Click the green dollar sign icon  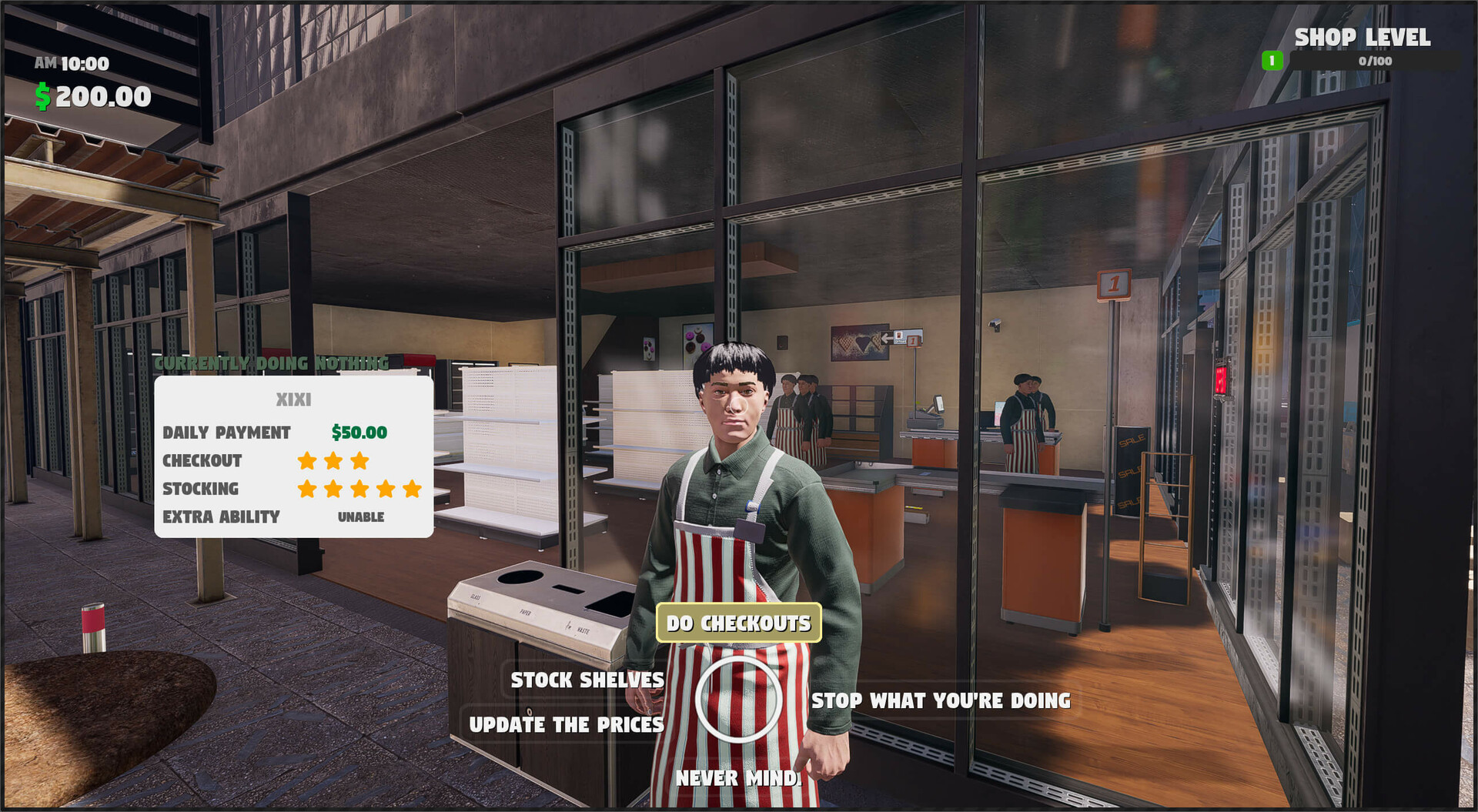pyautogui.click(x=44, y=97)
